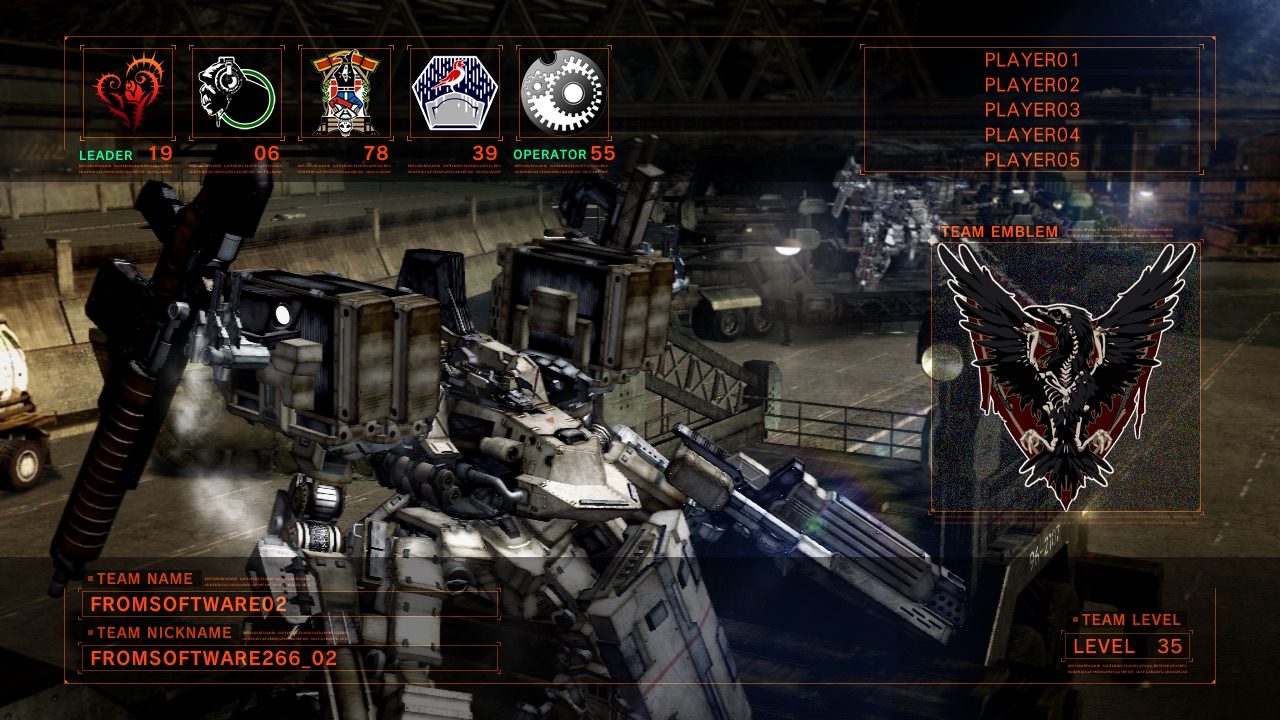1280x720 pixels.
Task: Pick the red bird hexagon emblem
Action: [455, 93]
